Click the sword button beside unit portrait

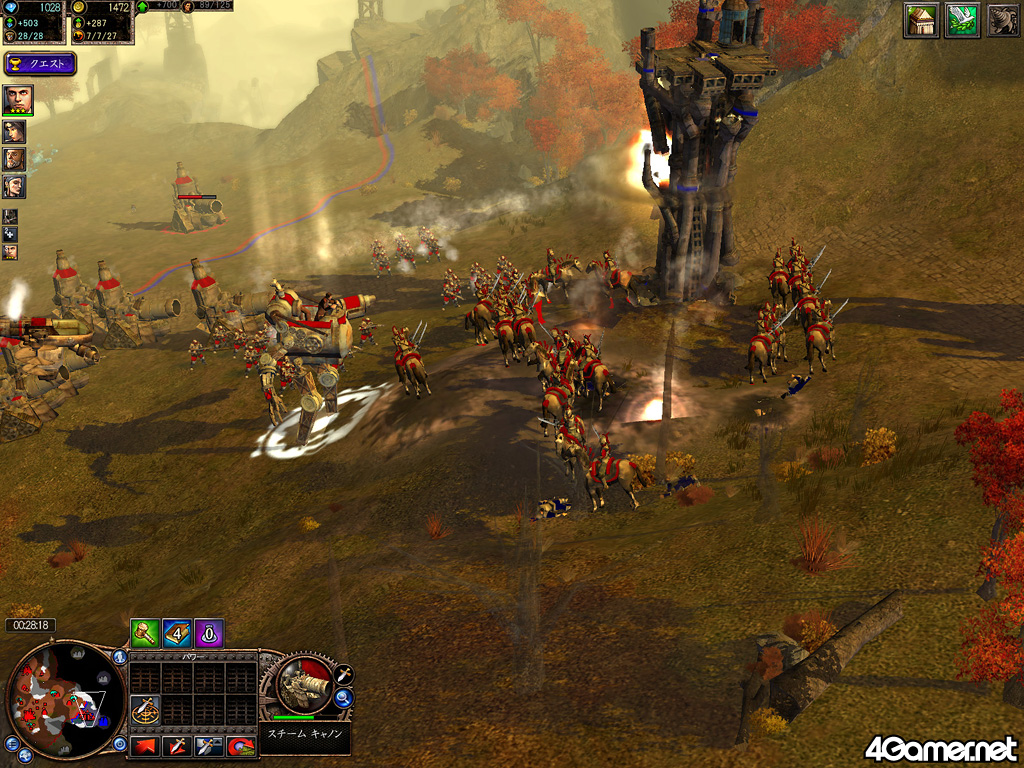tap(343, 673)
